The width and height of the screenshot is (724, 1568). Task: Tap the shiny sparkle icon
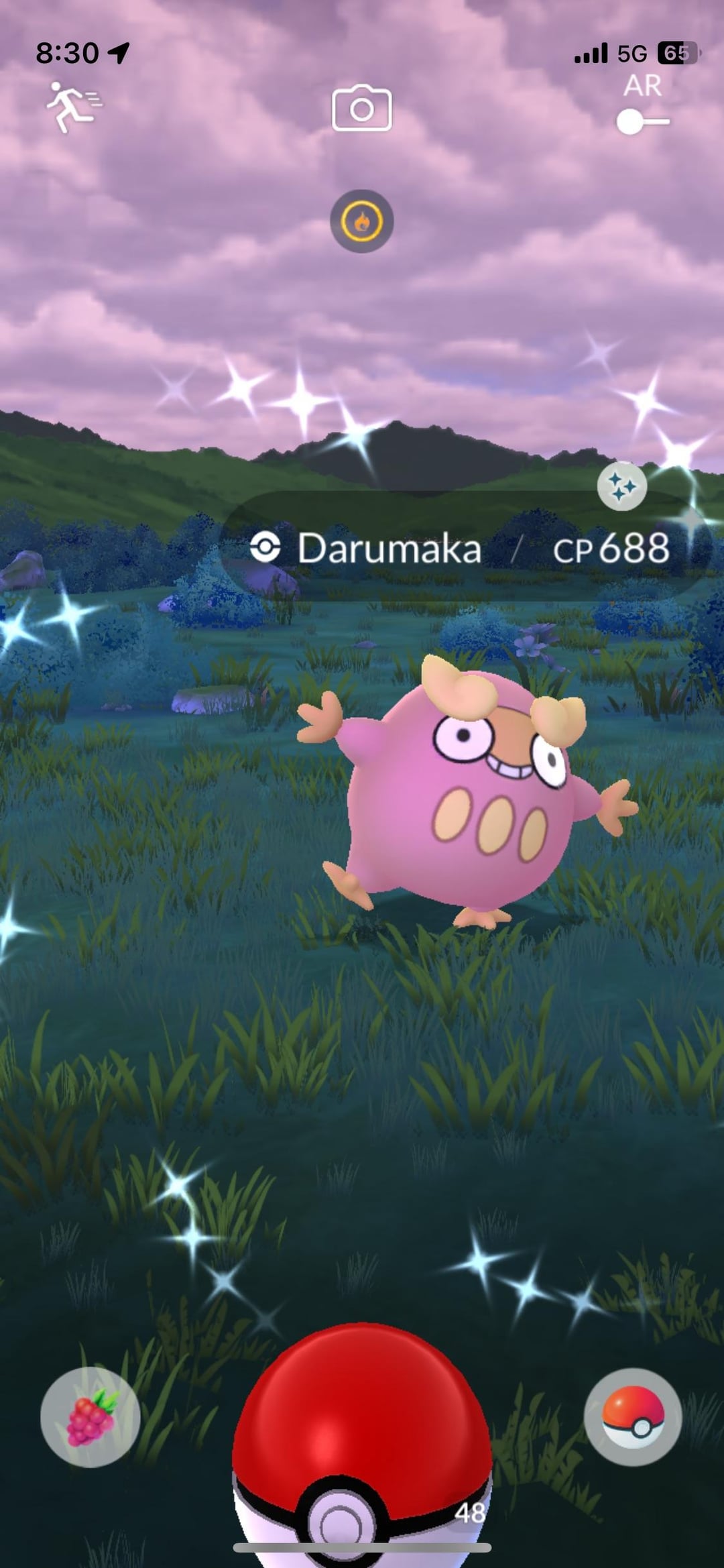click(621, 486)
